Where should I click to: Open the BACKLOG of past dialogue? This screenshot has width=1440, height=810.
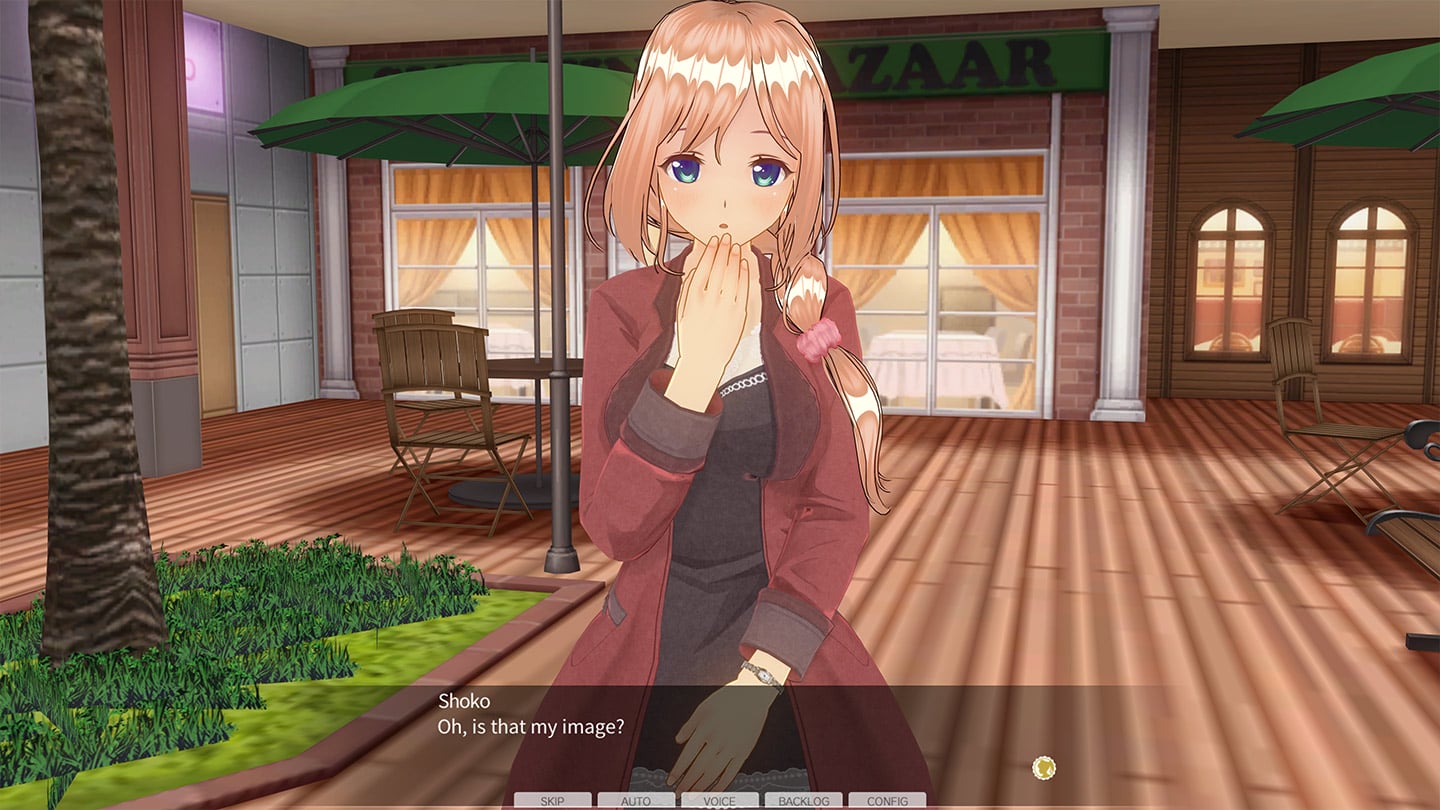(803, 801)
